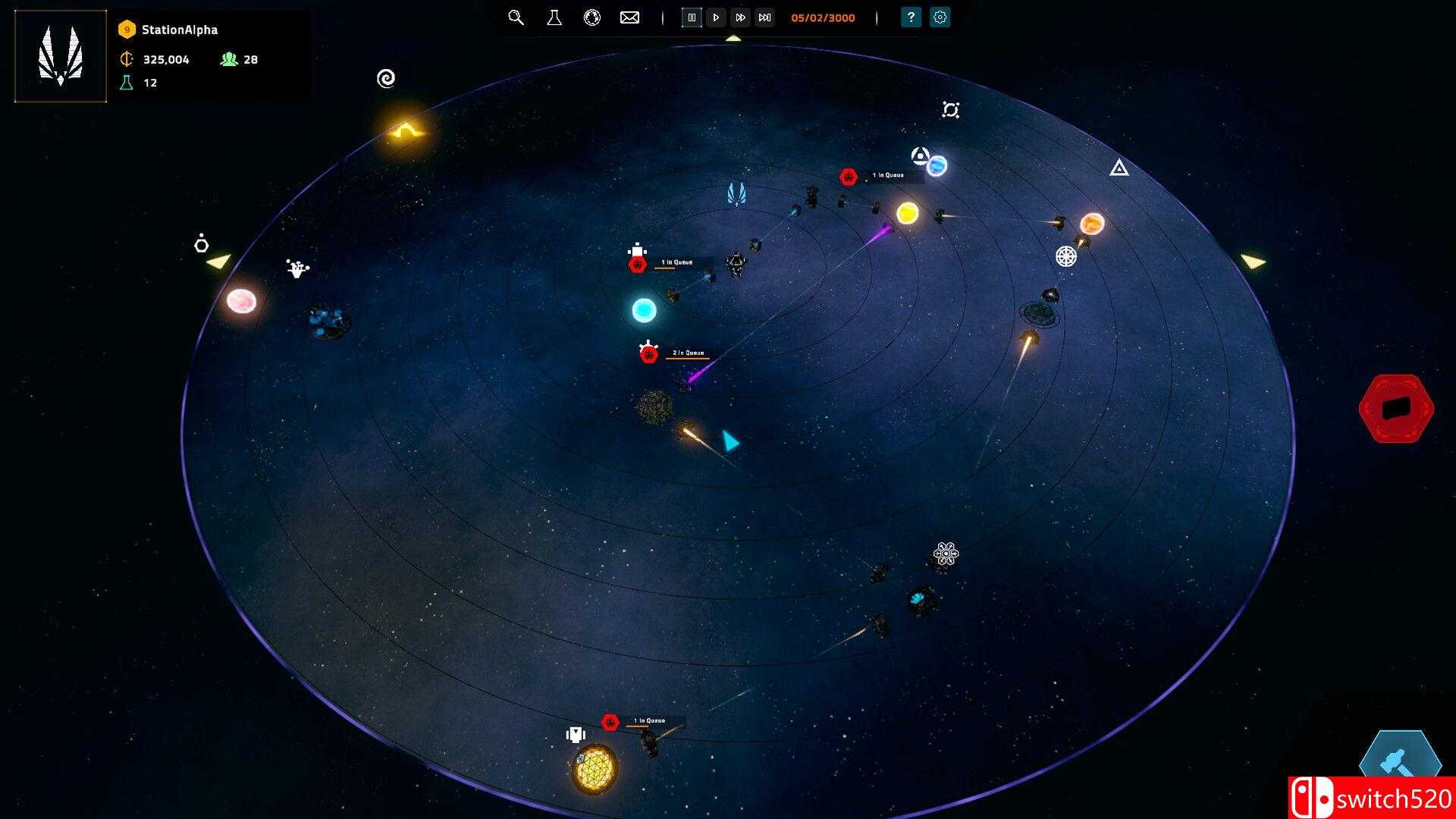Image resolution: width=1456 pixels, height=819 pixels.
Task: Expand the 2 In Queue build list
Action: click(x=687, y=353)
